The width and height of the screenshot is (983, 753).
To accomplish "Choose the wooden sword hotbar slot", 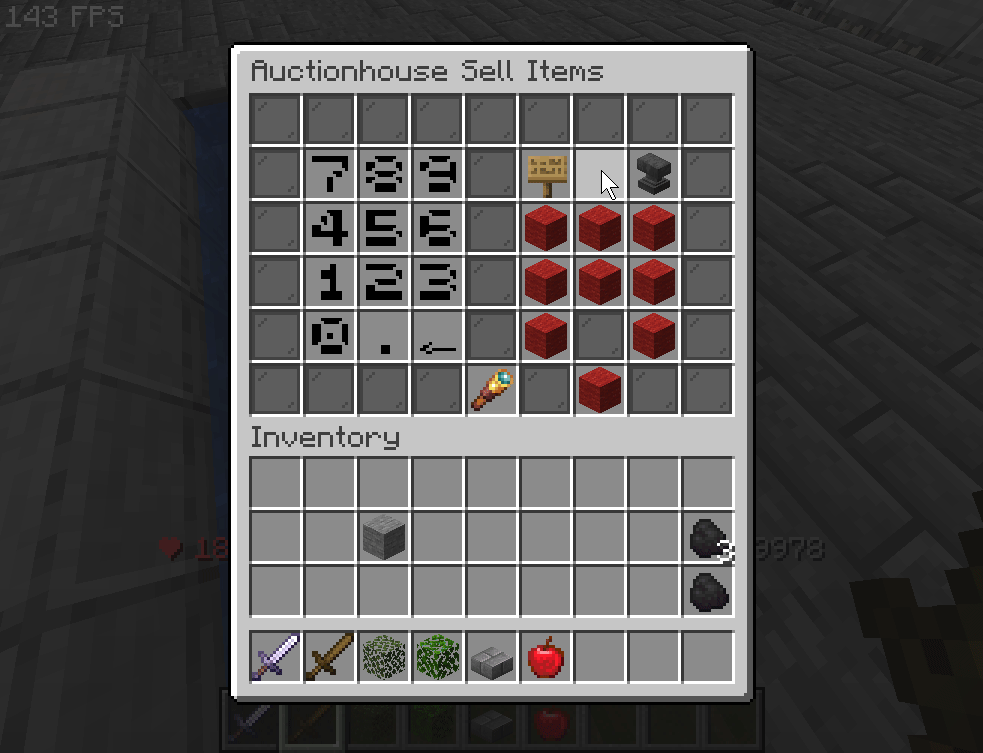I will tap(330, 658).
